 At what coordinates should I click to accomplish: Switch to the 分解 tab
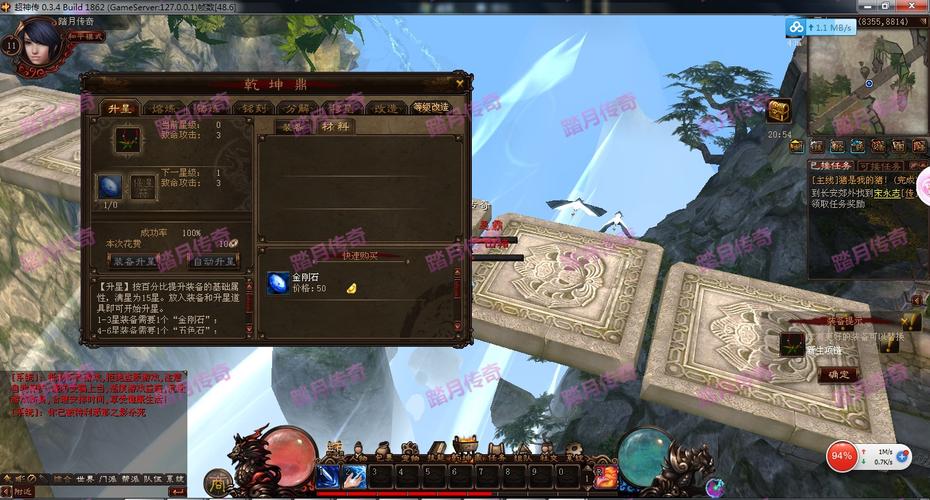coord(297,108)
